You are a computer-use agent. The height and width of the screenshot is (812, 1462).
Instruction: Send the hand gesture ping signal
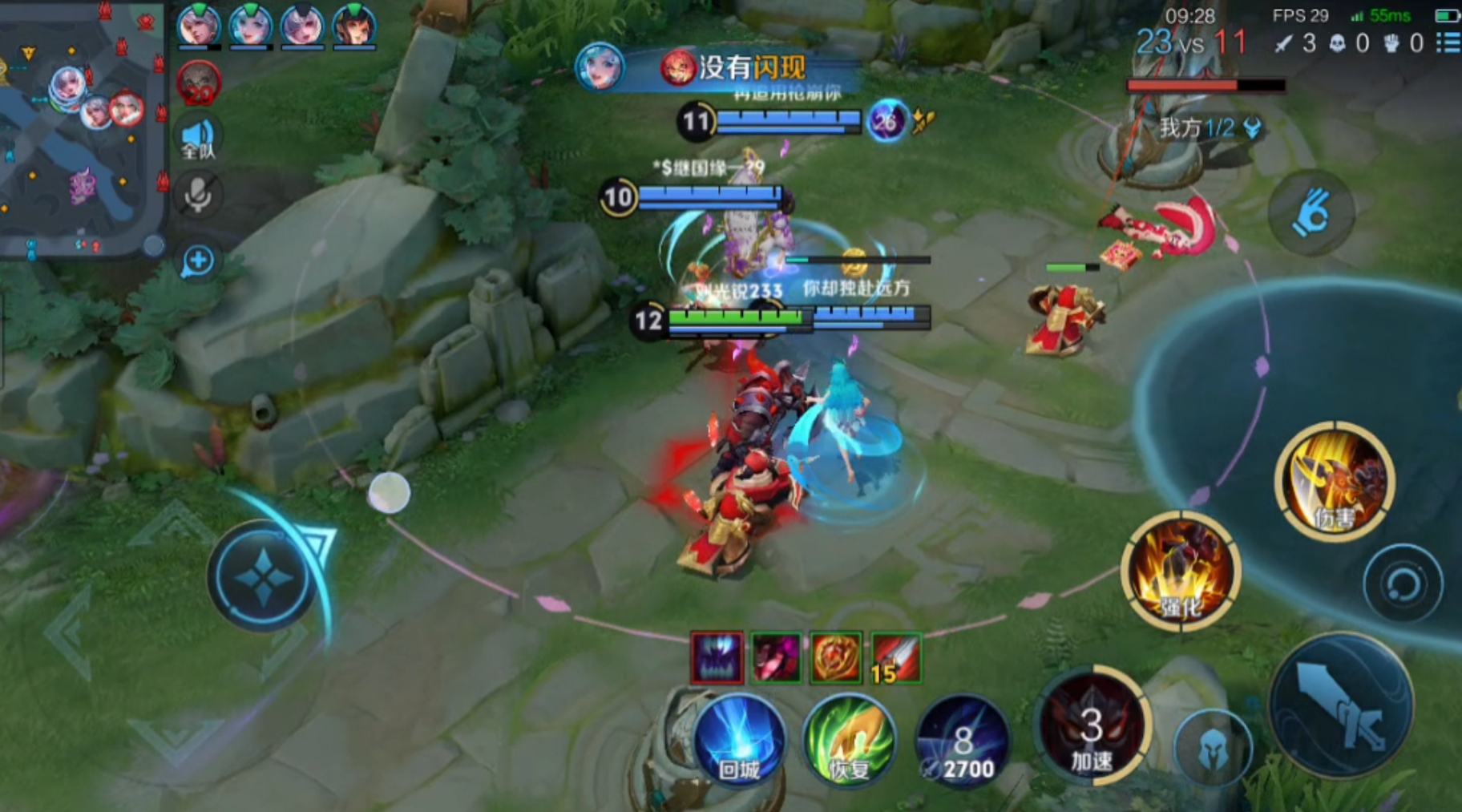pyautogui.click(x=1311, y=212)
